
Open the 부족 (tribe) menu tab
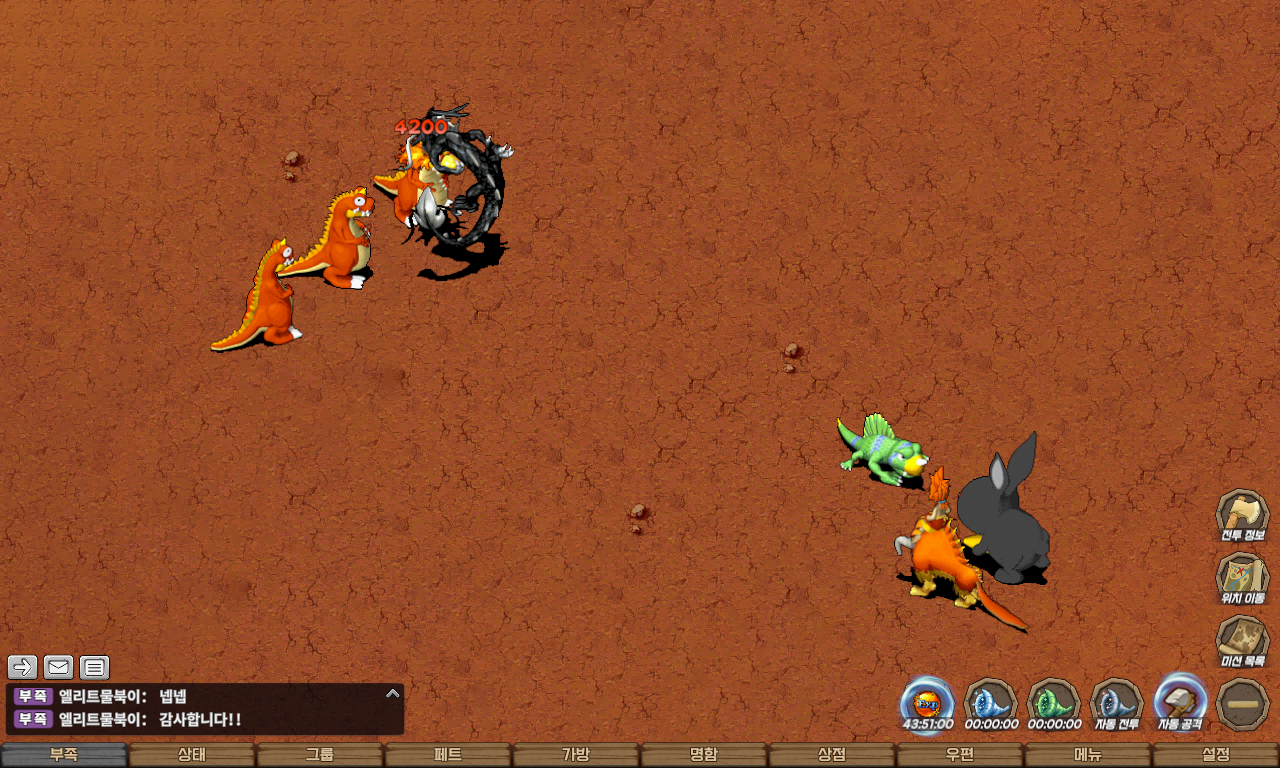(64, 755)
